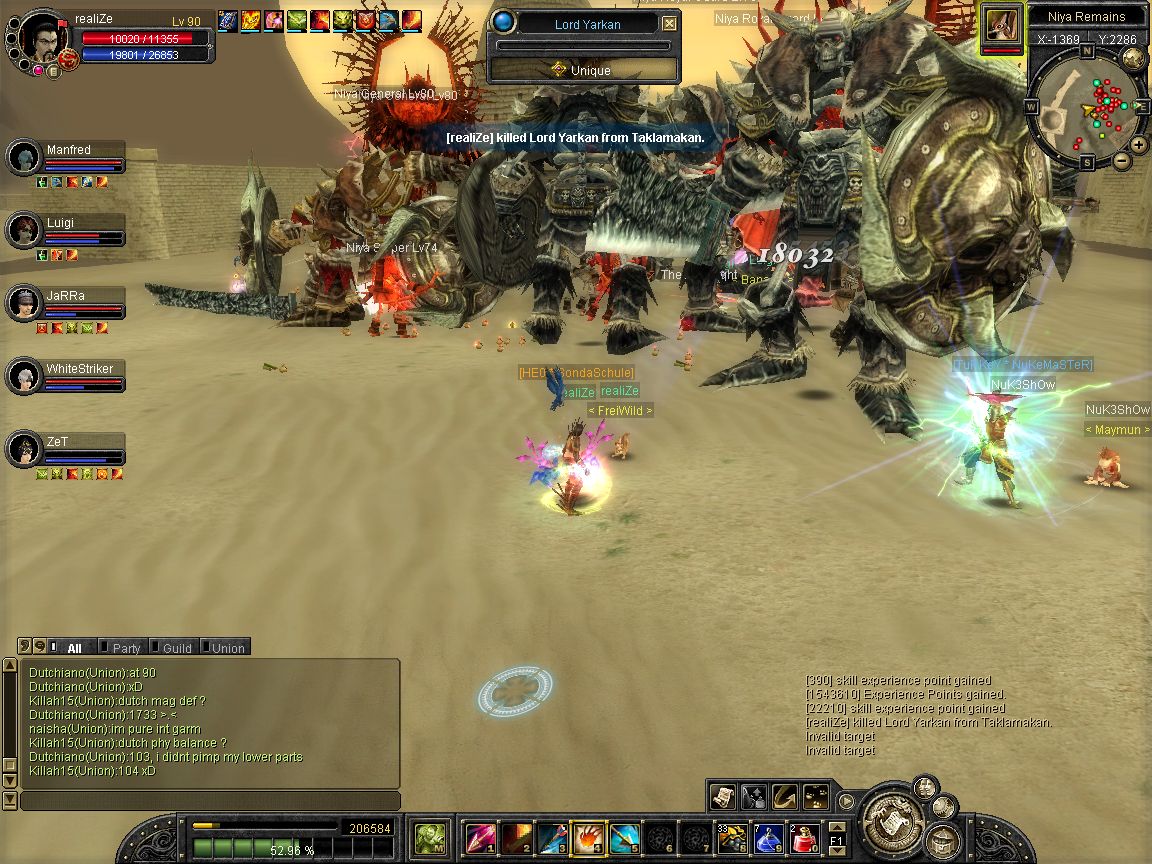Open the world map globe button
This screenshot has width=1152, height=864.
tap(1133, 58)
